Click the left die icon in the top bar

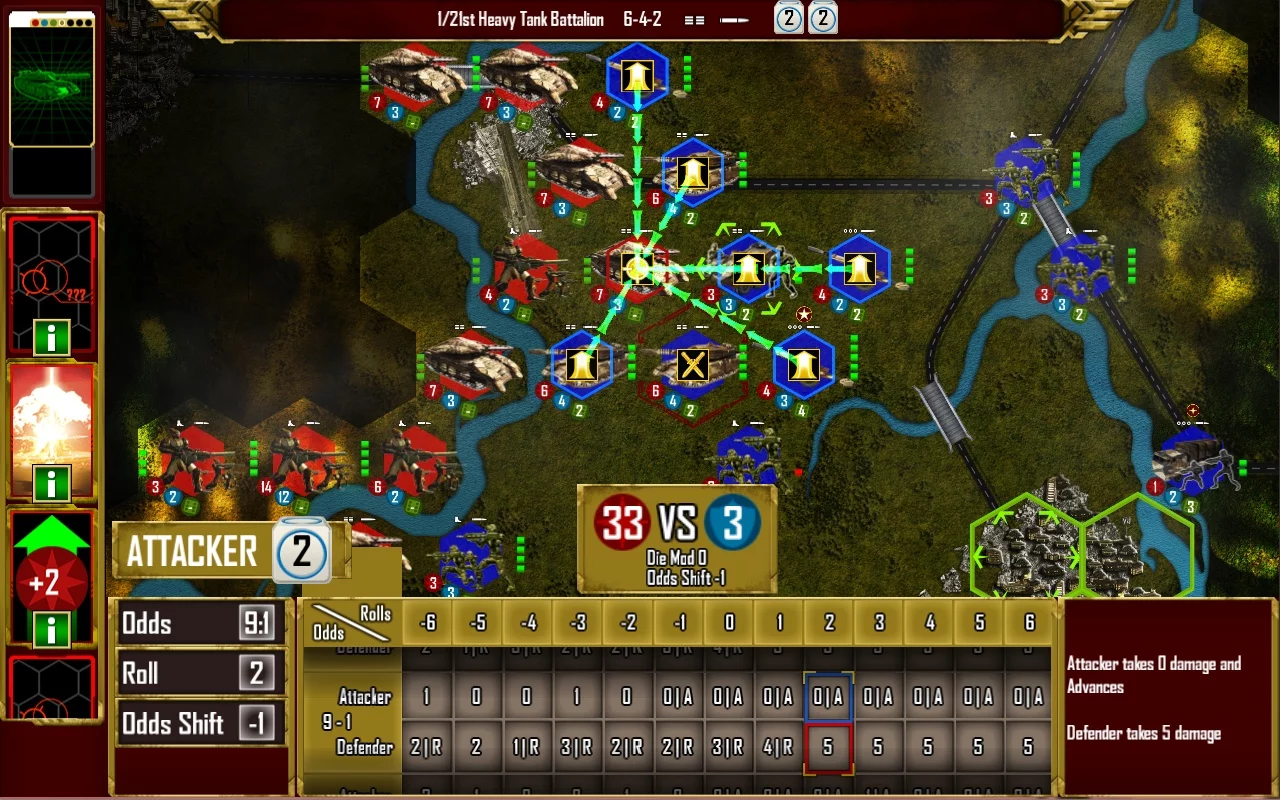pos(789,18)
